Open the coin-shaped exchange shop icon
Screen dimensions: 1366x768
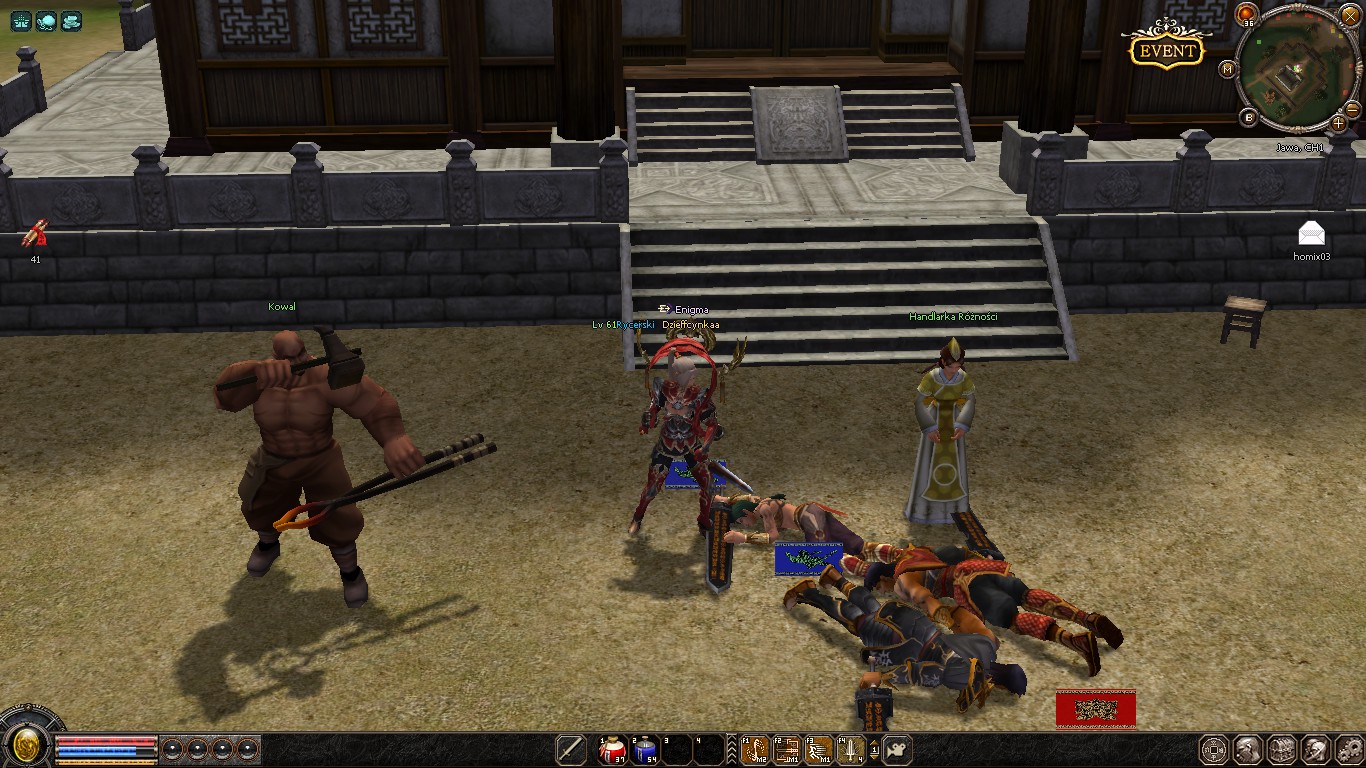1213,750
